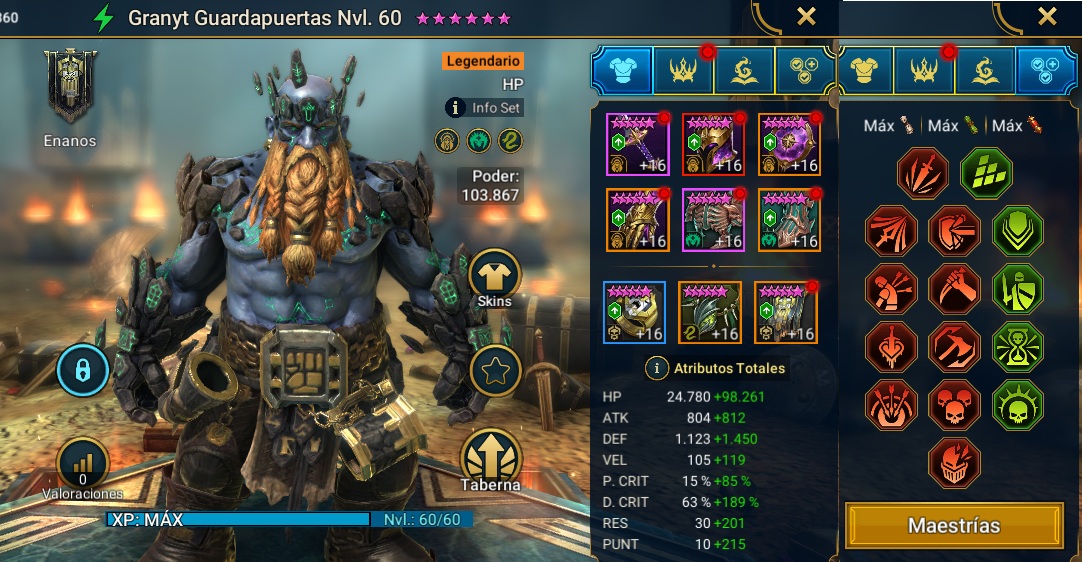The width and height of the screenshot is (1082, 562).
Task: Mark champion with the star button
Action: 494,369
